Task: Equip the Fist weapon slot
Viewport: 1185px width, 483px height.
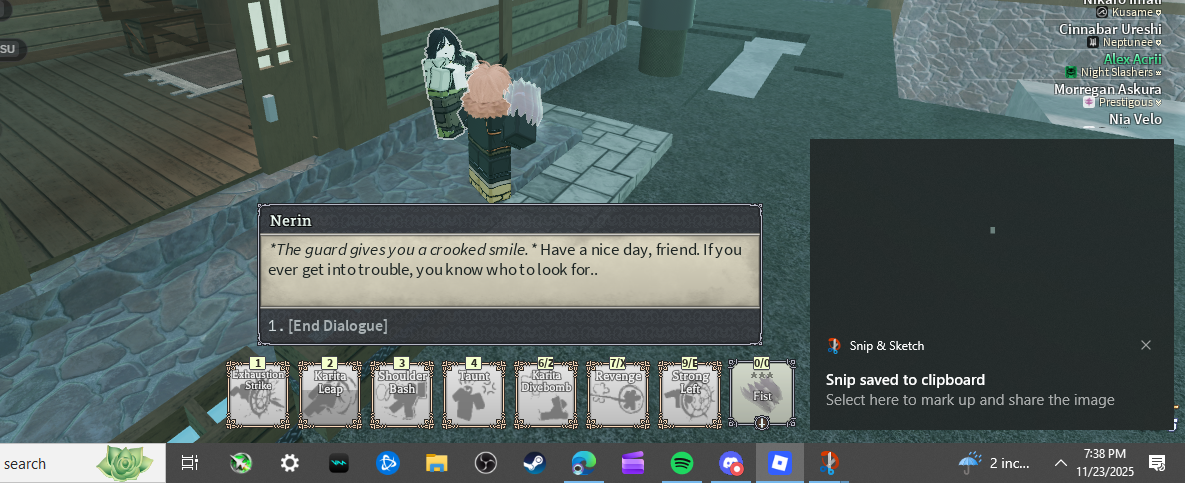Action: (x=762, y=395)
